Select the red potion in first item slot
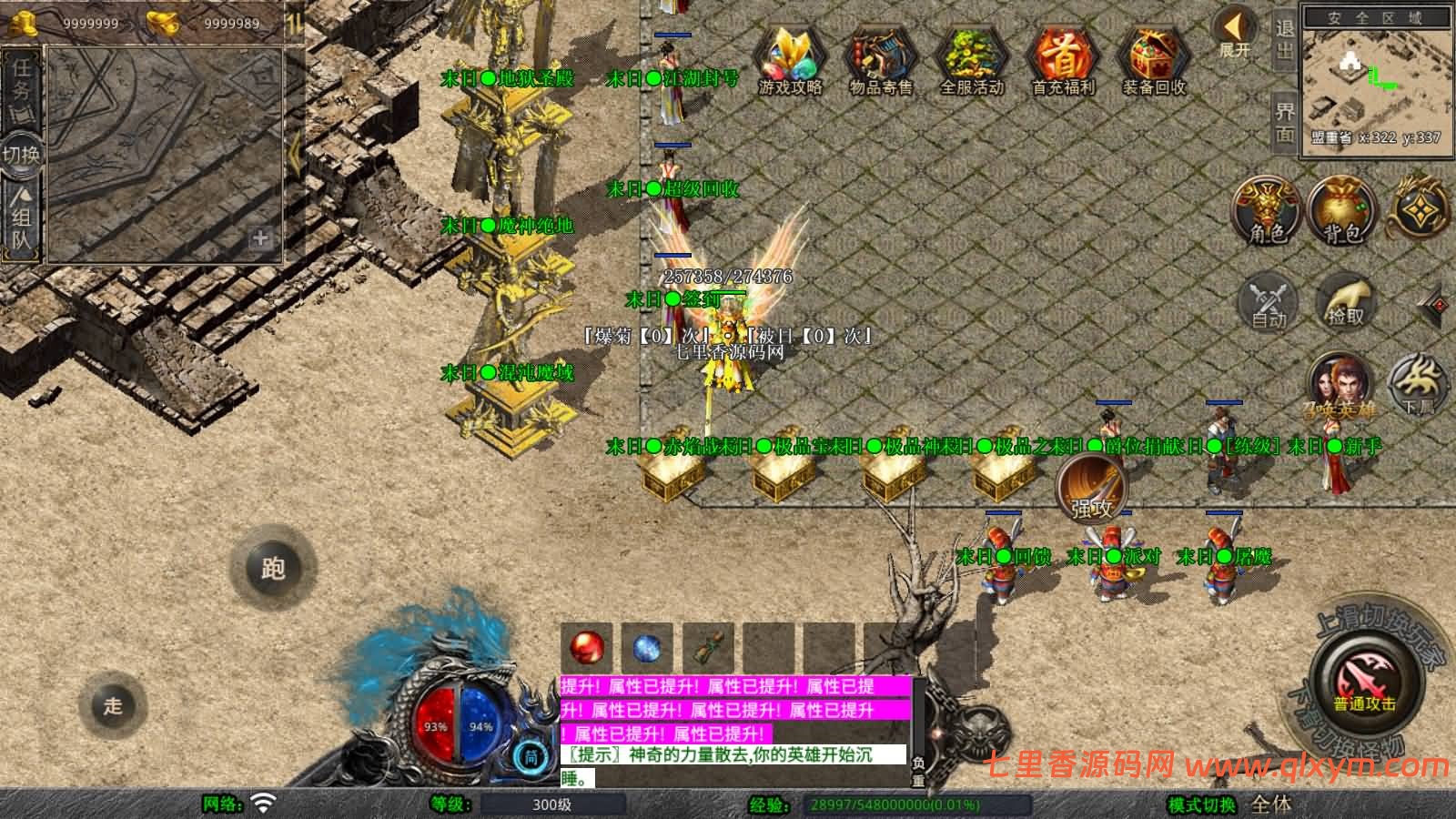Screen dimensions: 1456x819 (585, 648)
